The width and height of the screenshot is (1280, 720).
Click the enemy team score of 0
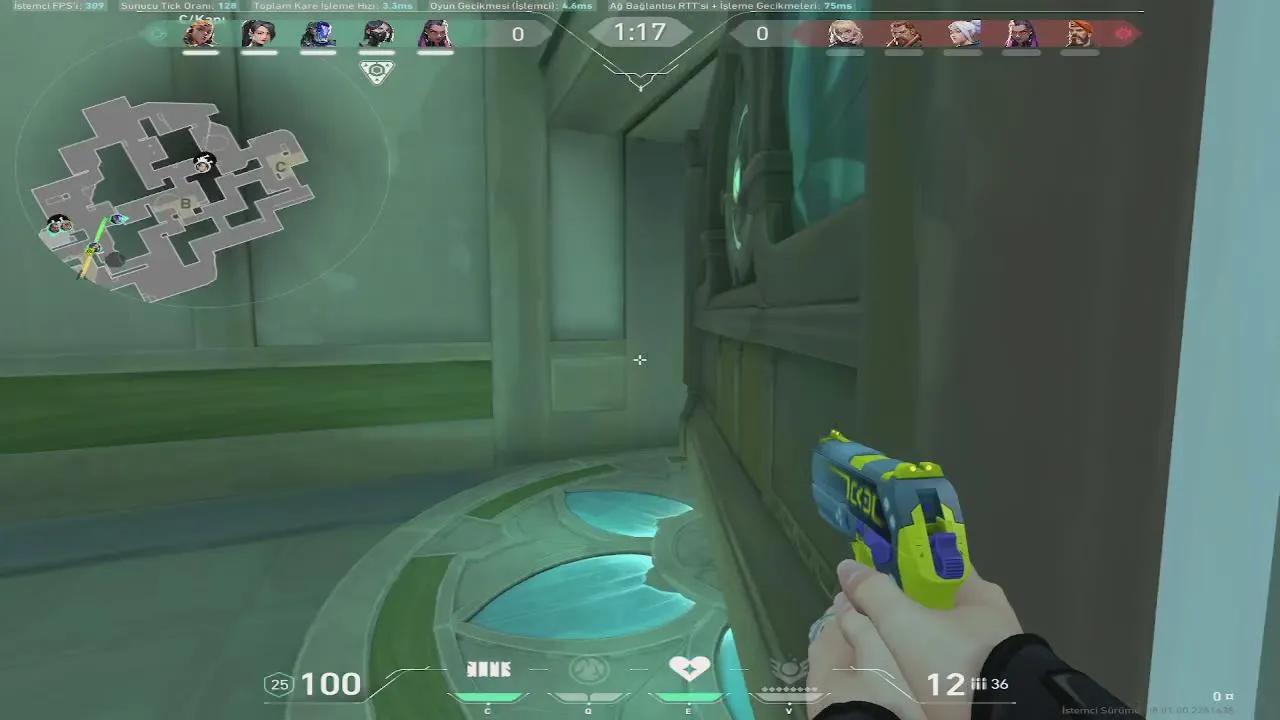pyautogui.click(x=762, y=33)
